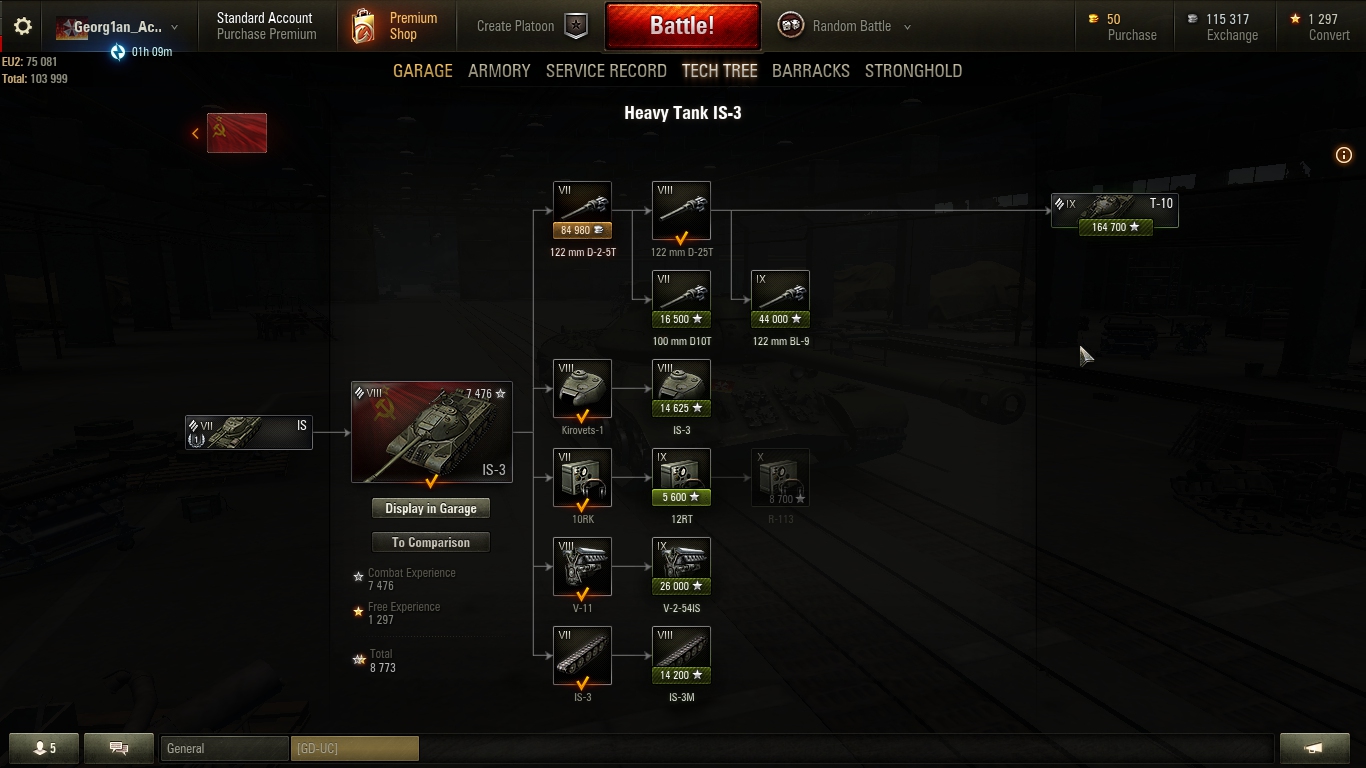View the Service Record tab
Viewport: 1366px width, 768px height.
[x=606, y=71]
